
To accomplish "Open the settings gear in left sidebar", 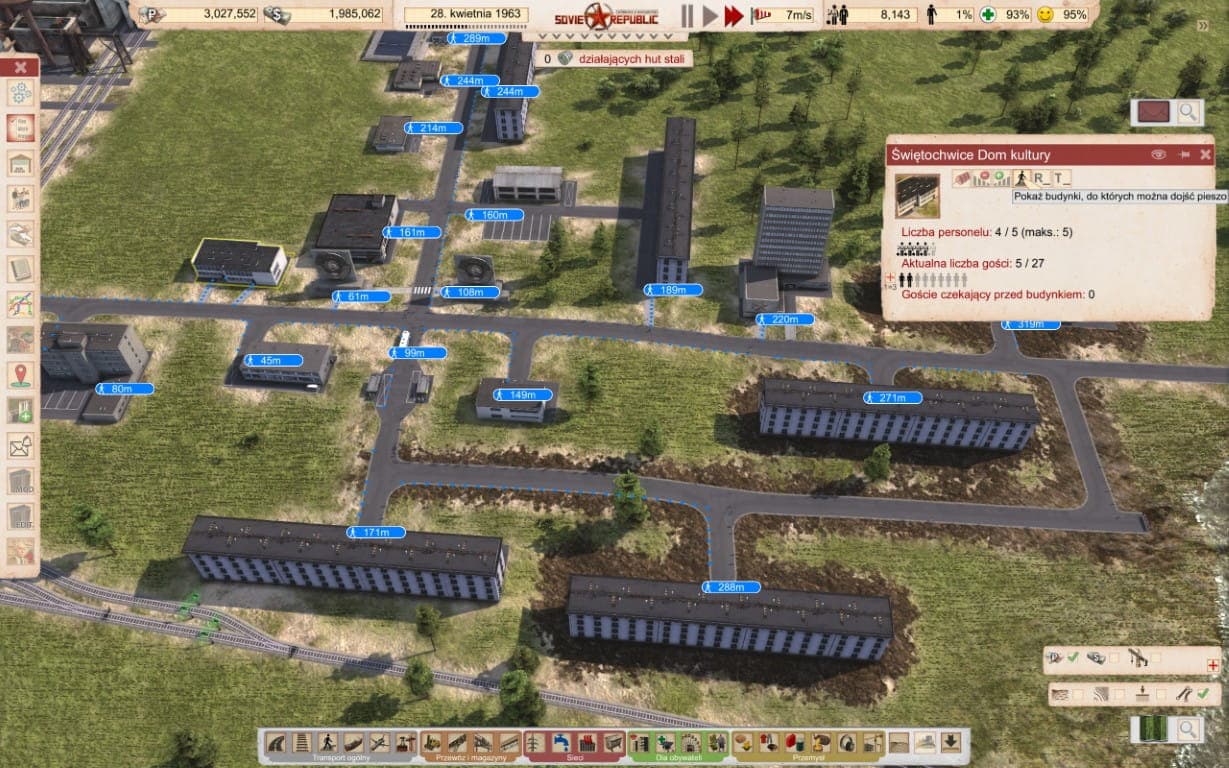I will pyautogui.click(x=20, y=94).
